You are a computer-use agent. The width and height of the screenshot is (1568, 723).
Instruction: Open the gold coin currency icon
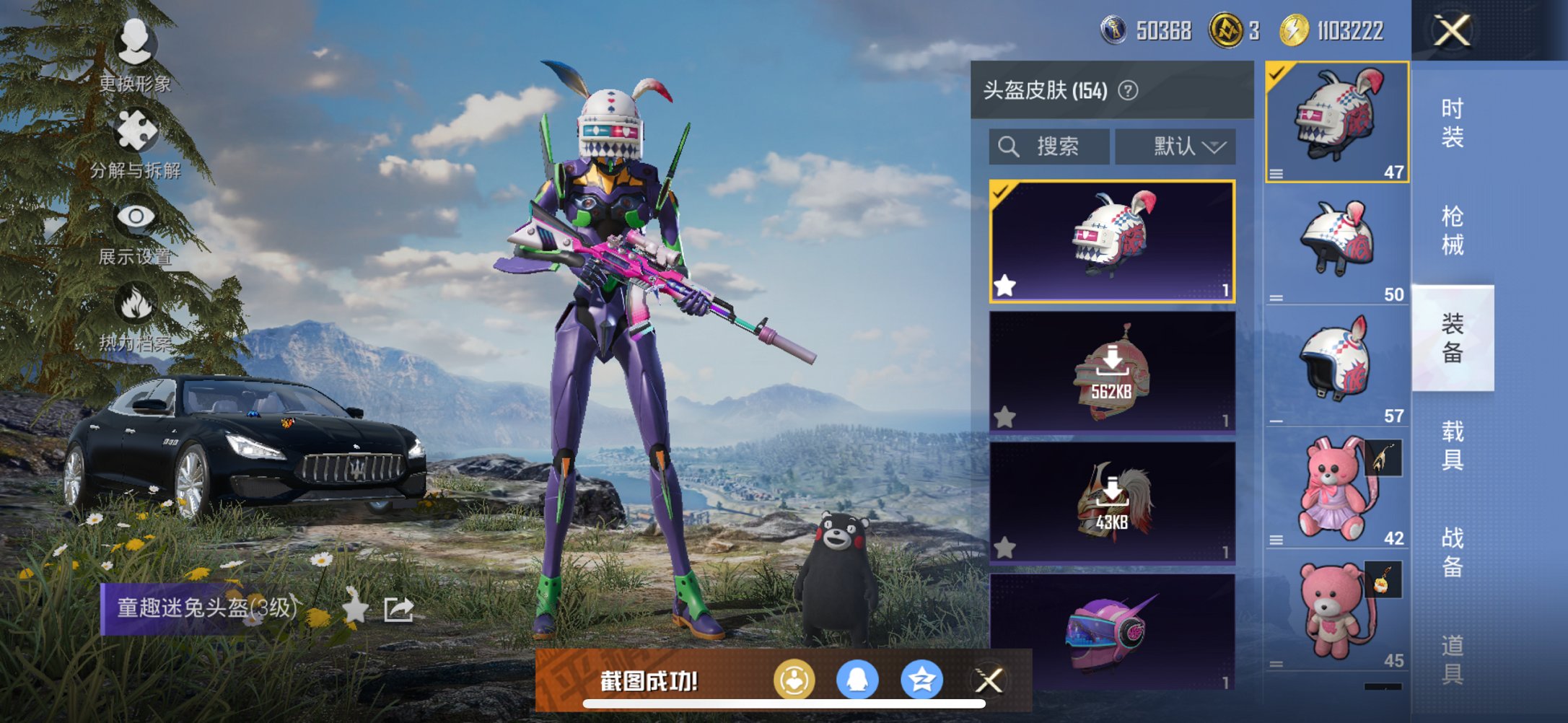coord(1221,30)
